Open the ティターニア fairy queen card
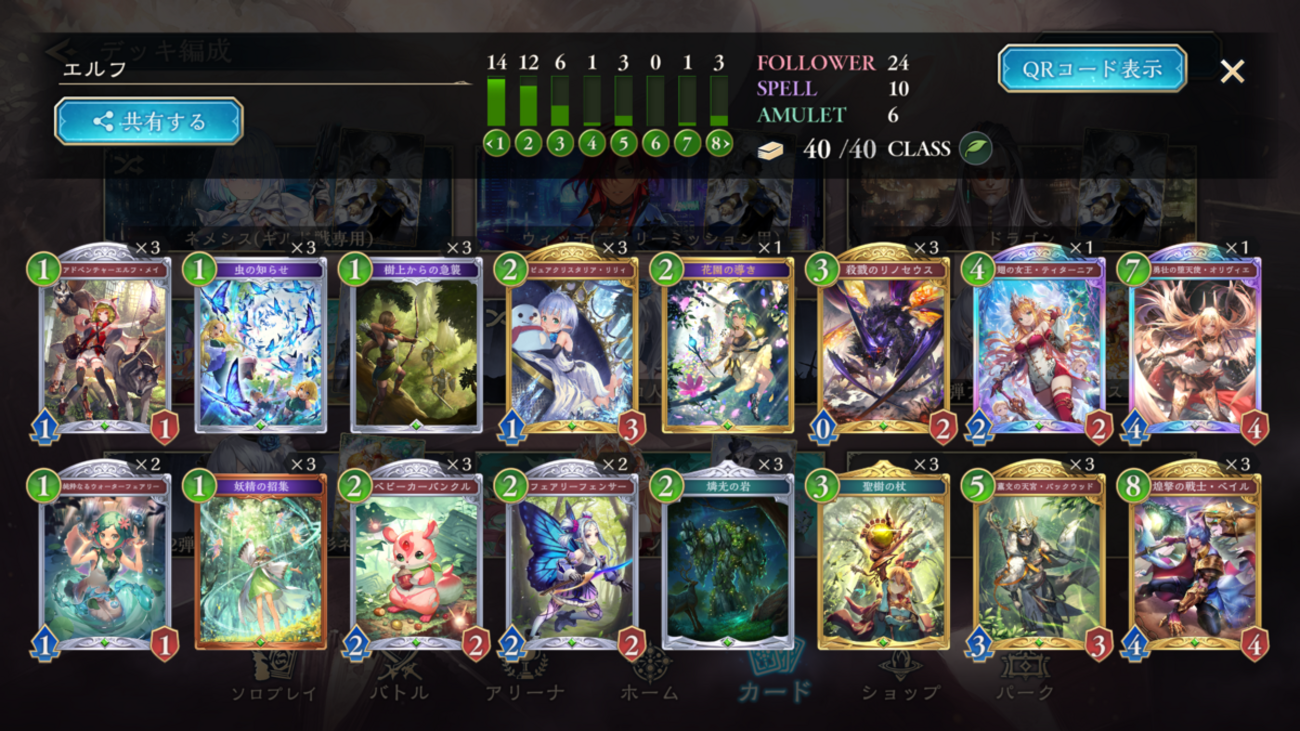 tap(1039, 345)
